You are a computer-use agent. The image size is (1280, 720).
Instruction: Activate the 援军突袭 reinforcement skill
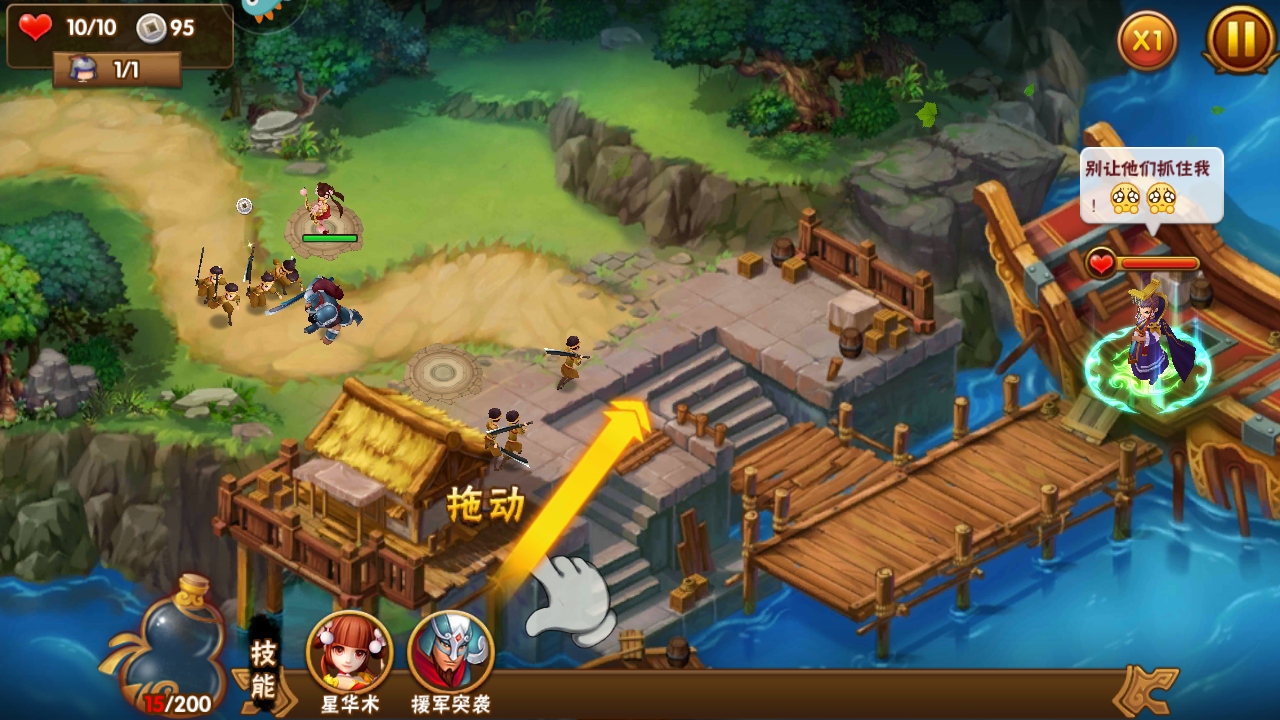pos(451,652)
